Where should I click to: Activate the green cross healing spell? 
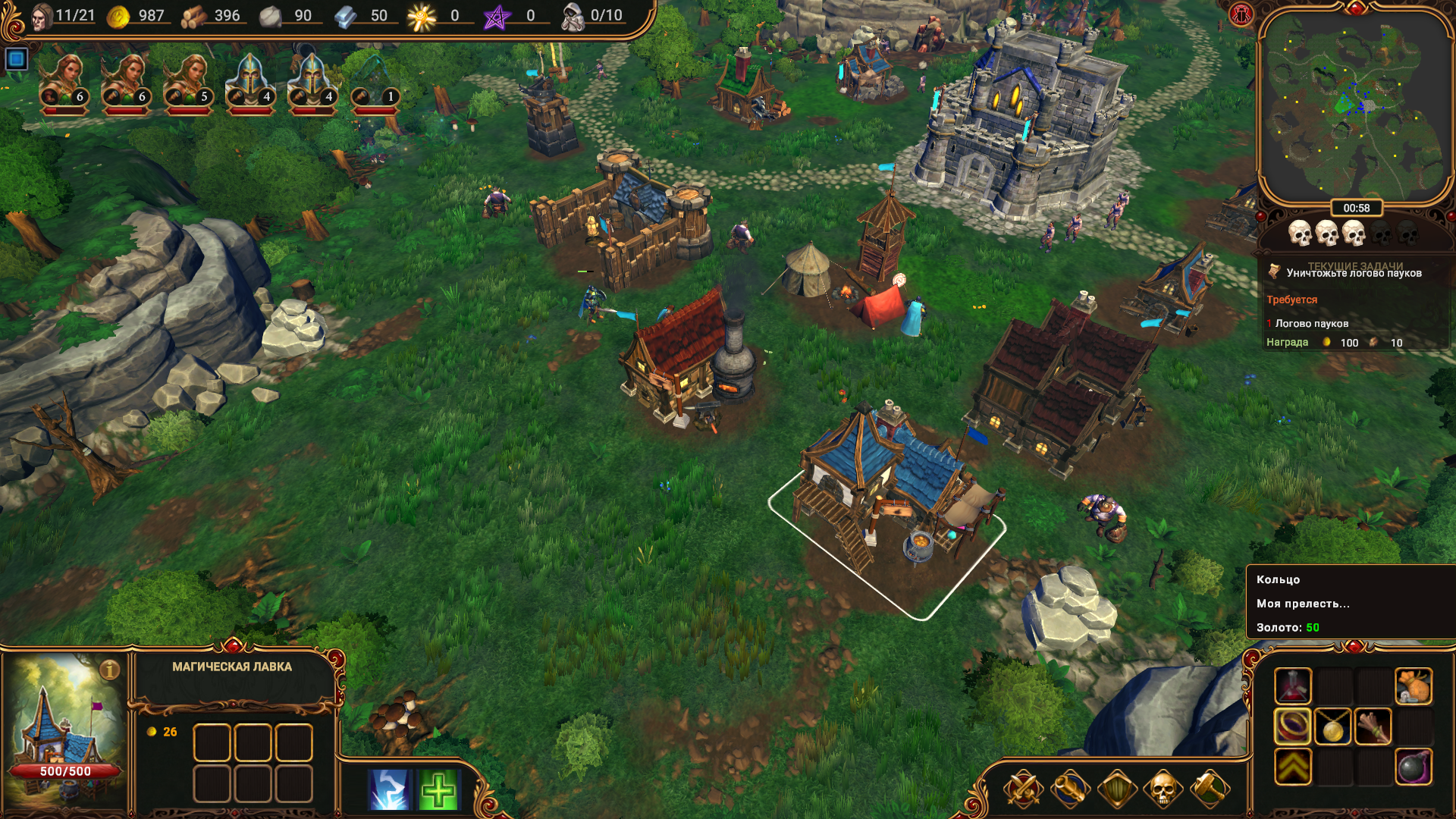[x=438, y=789]
